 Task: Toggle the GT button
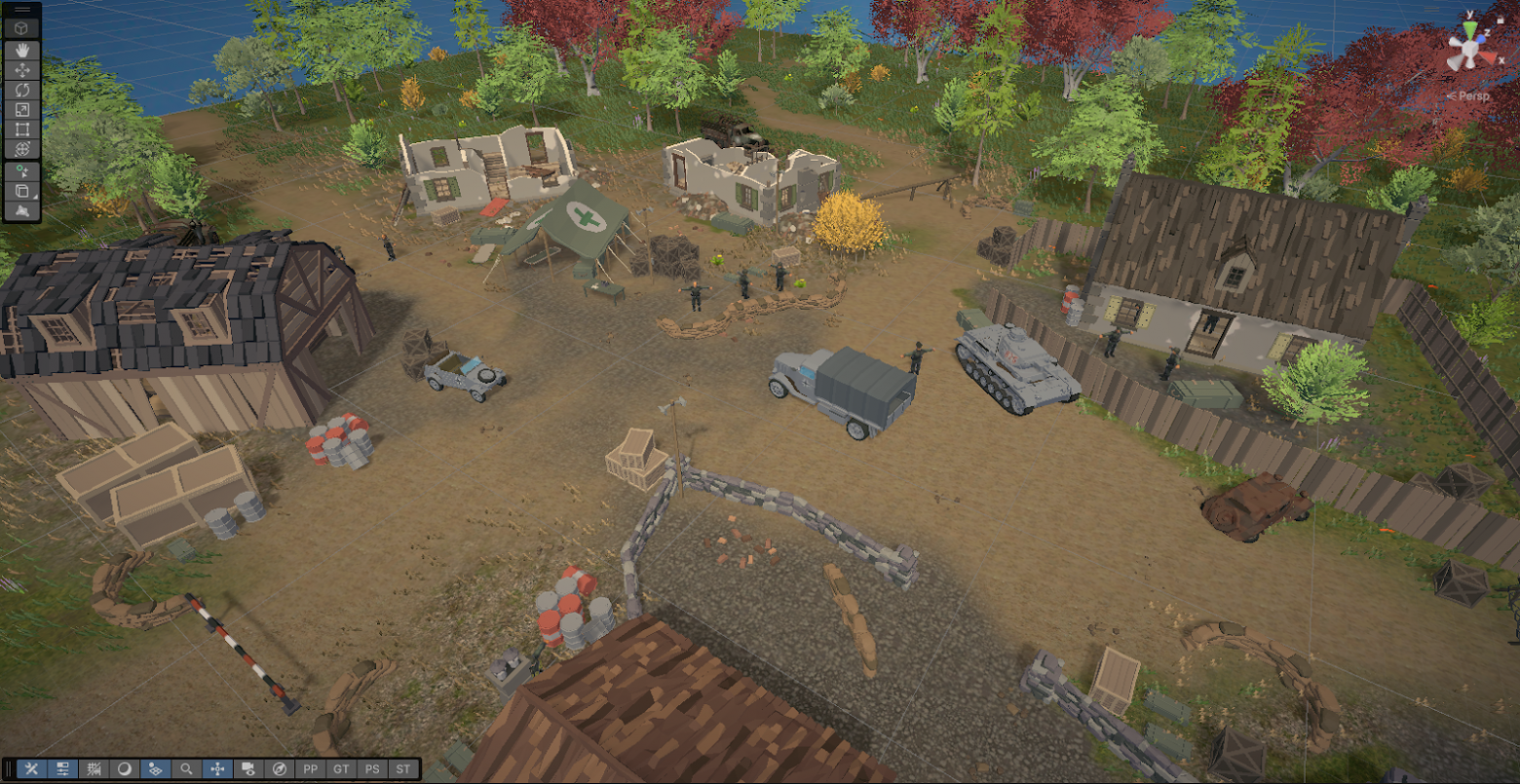[341, 768]
